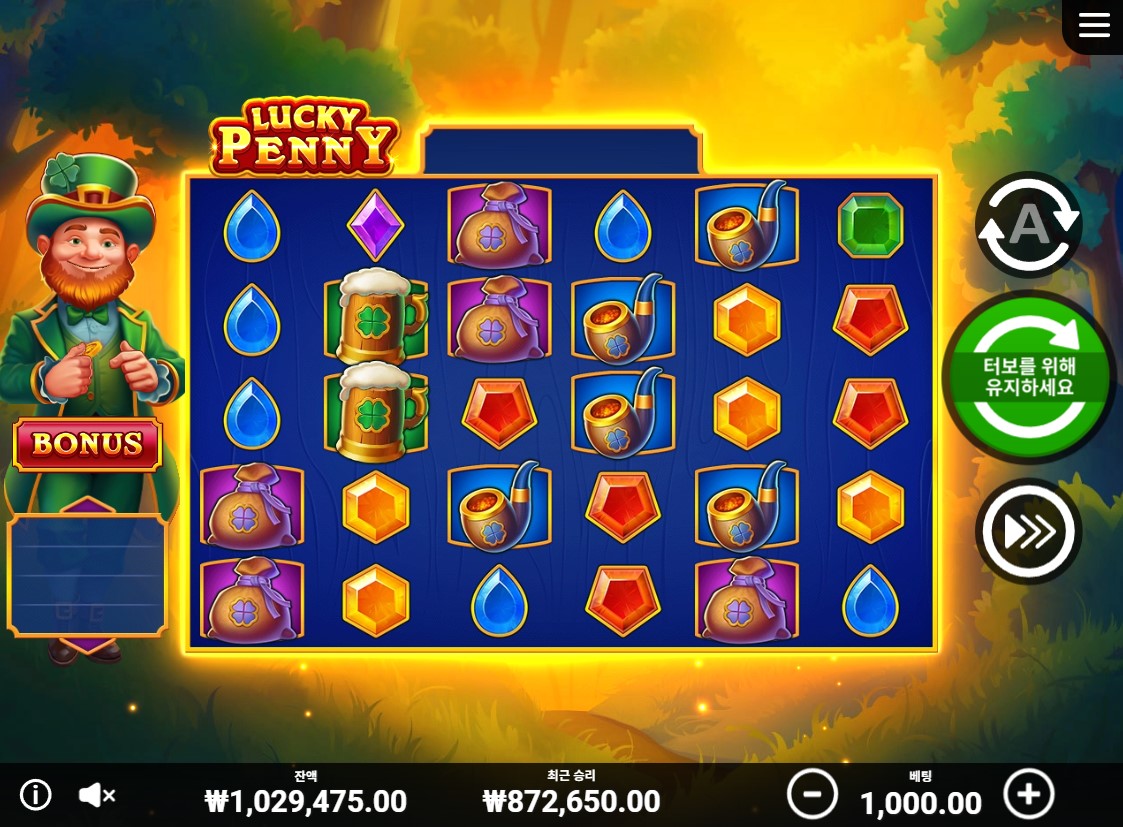Screen dimensions: 1123x827
Task: Open the red BONUS button
Action: tap(87, 444)
